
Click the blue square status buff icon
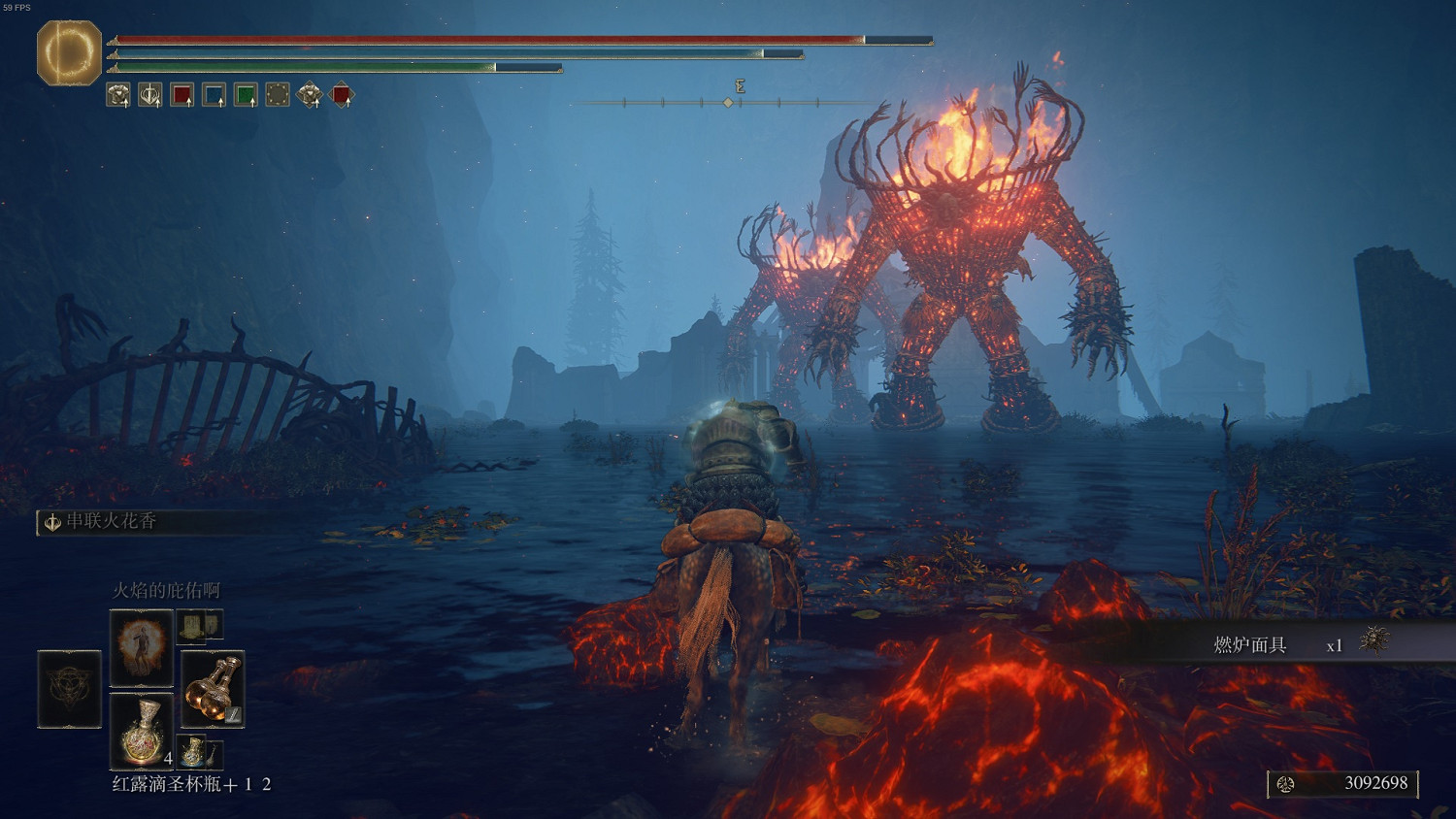214,95
